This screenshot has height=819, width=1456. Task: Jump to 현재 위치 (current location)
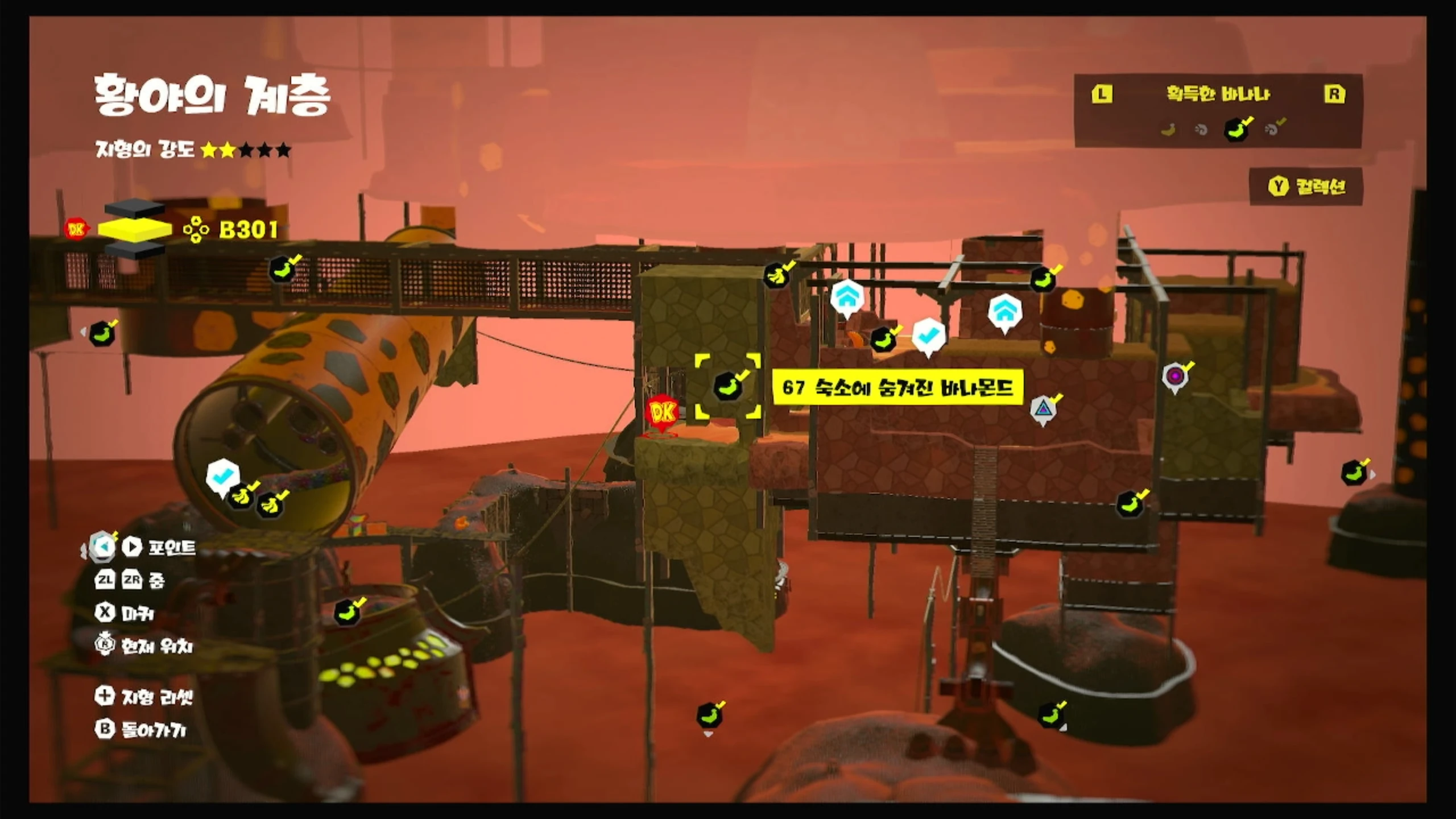144,646
